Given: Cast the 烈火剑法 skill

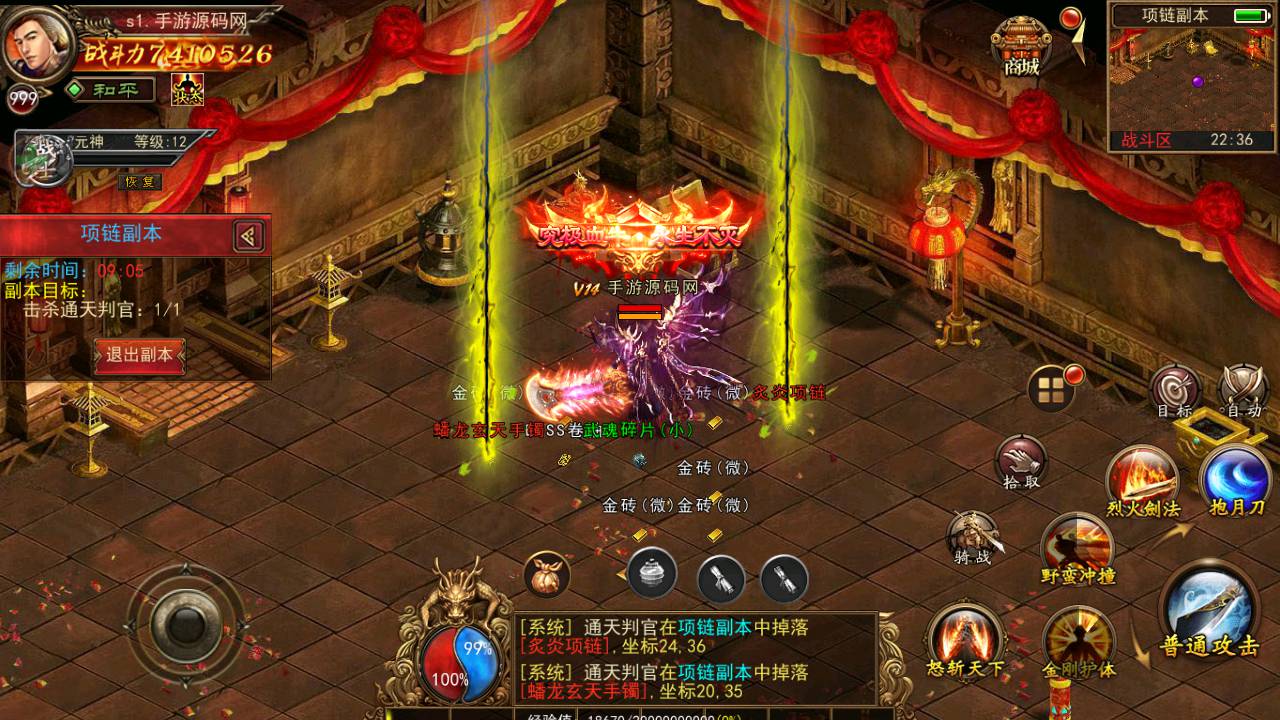Looking at the screenshot, I should (1142, 482).
